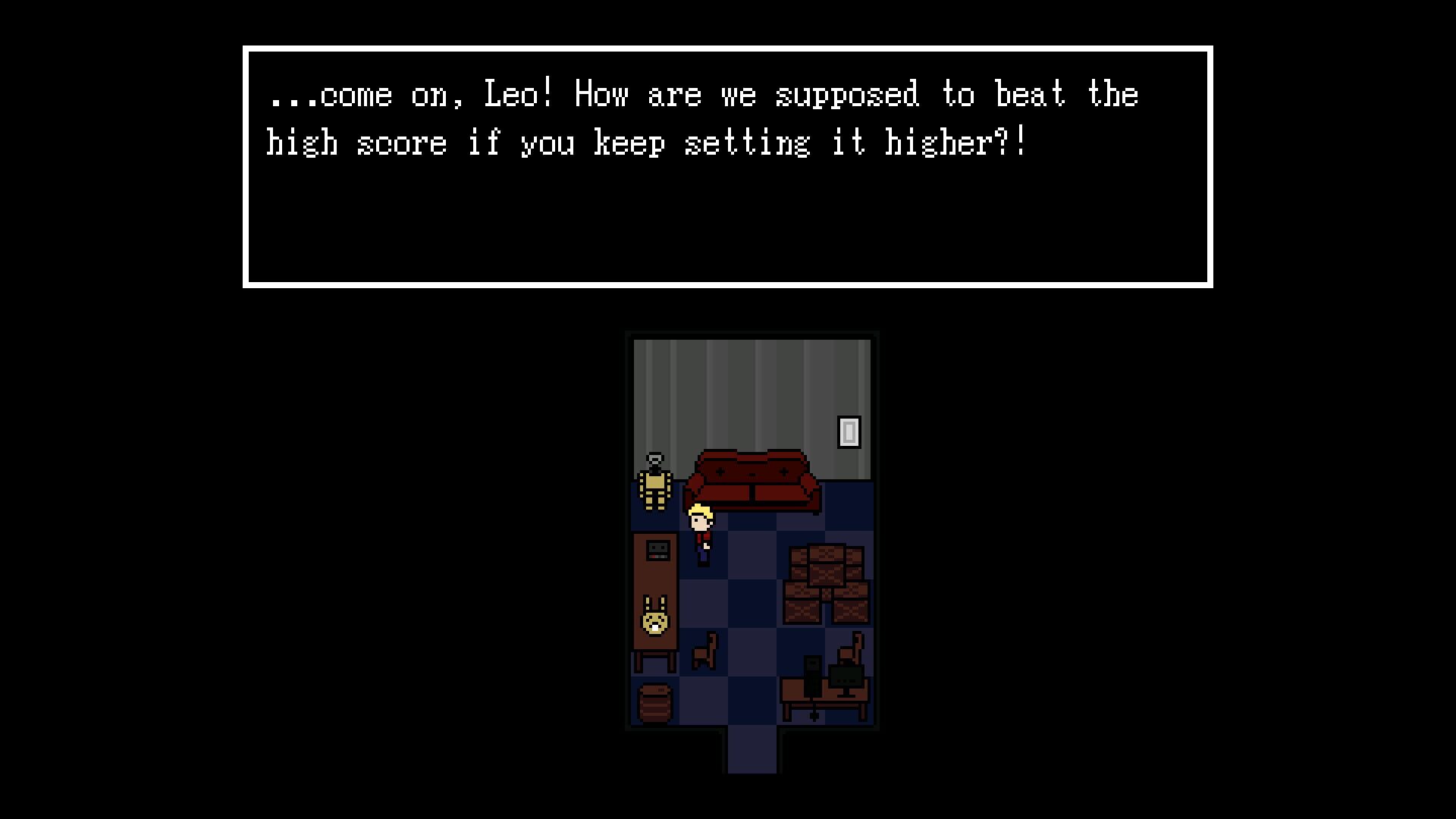Click the white border of the dialogue box
This screenshot has width=1456, height=819.
728,48
